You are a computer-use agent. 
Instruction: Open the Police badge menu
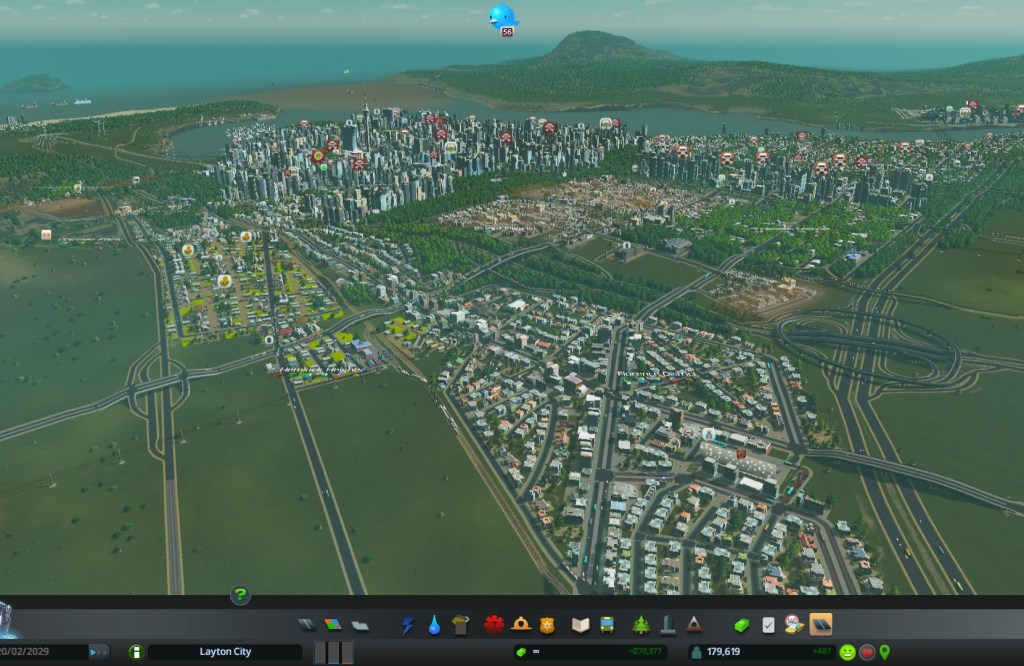[546, 625]
